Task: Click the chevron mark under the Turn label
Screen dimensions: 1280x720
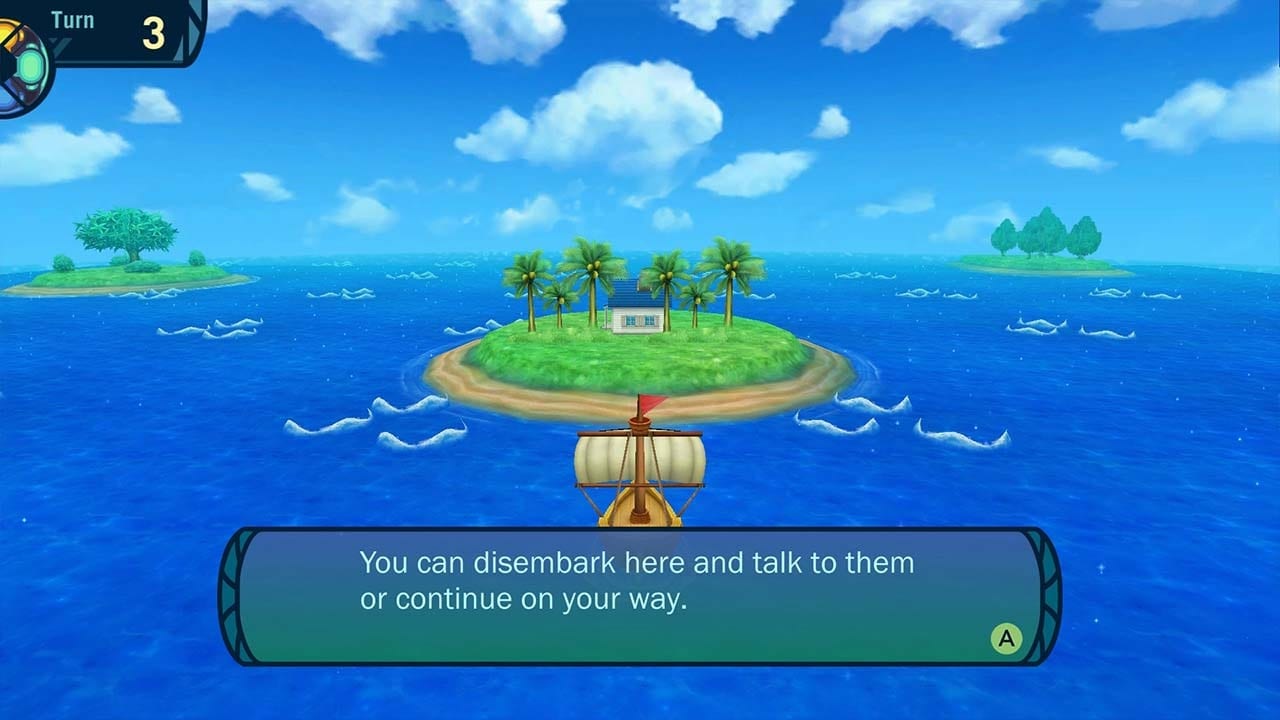Action: point(58,45)
